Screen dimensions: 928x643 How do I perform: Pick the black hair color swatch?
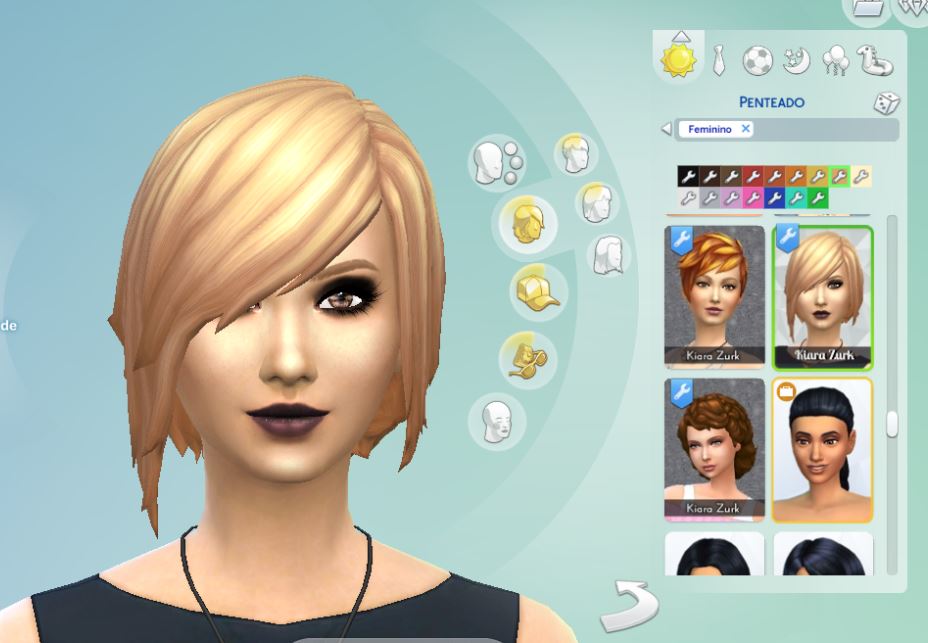pos(687,177)
